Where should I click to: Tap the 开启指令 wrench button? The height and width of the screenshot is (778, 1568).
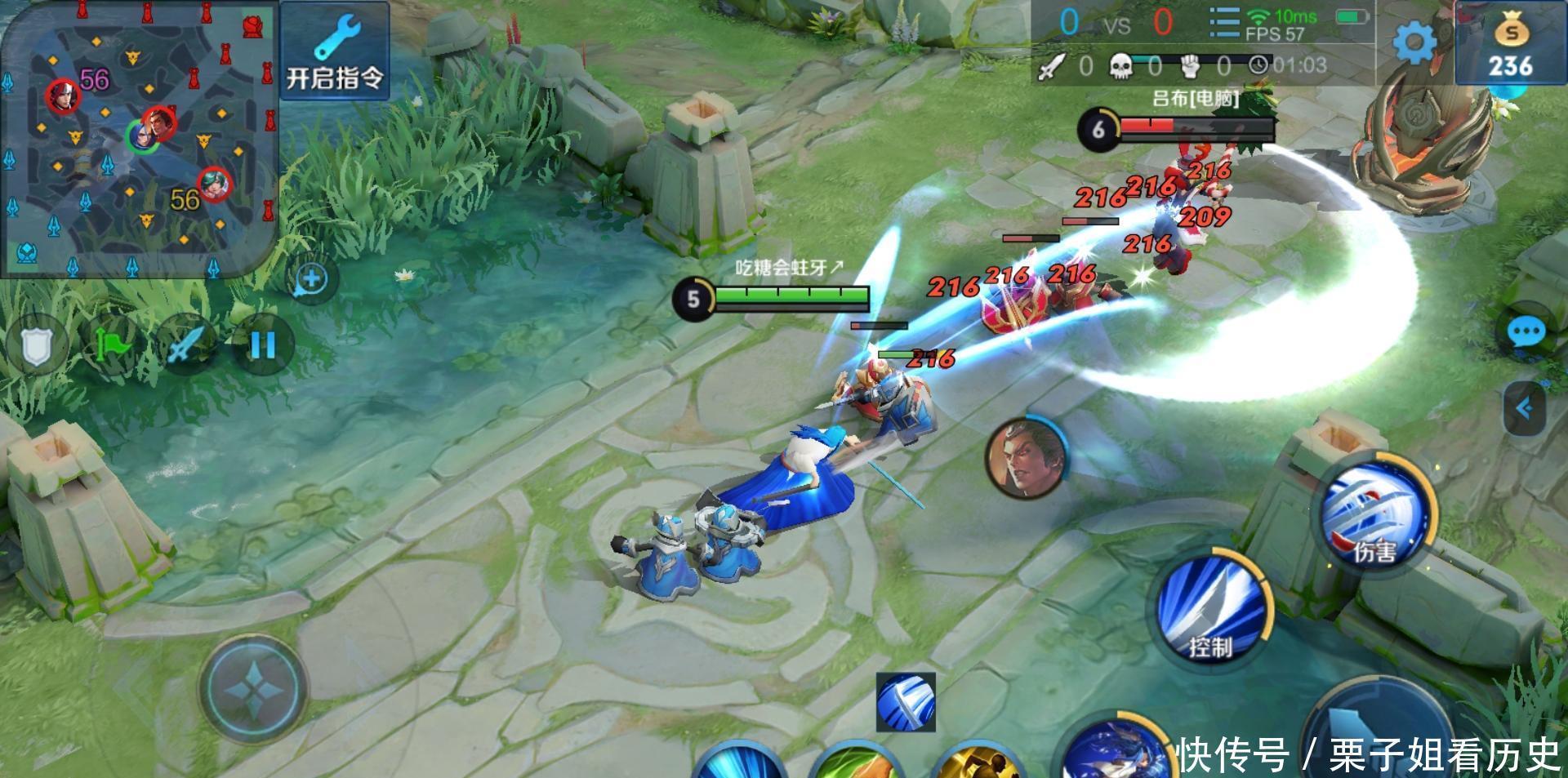[x=334, y=51]
